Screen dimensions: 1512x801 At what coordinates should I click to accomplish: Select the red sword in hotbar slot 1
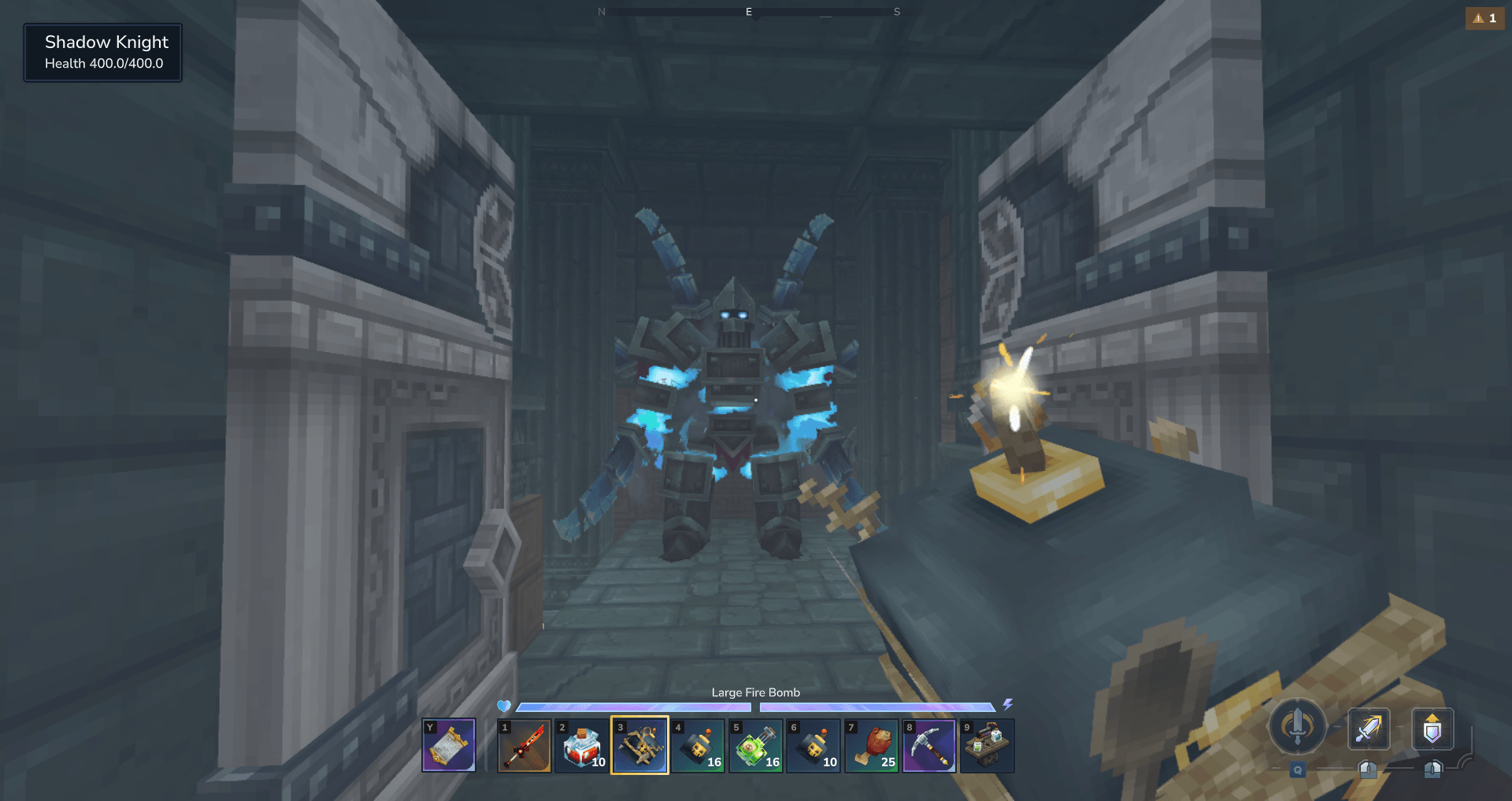[x=524, y=745]
